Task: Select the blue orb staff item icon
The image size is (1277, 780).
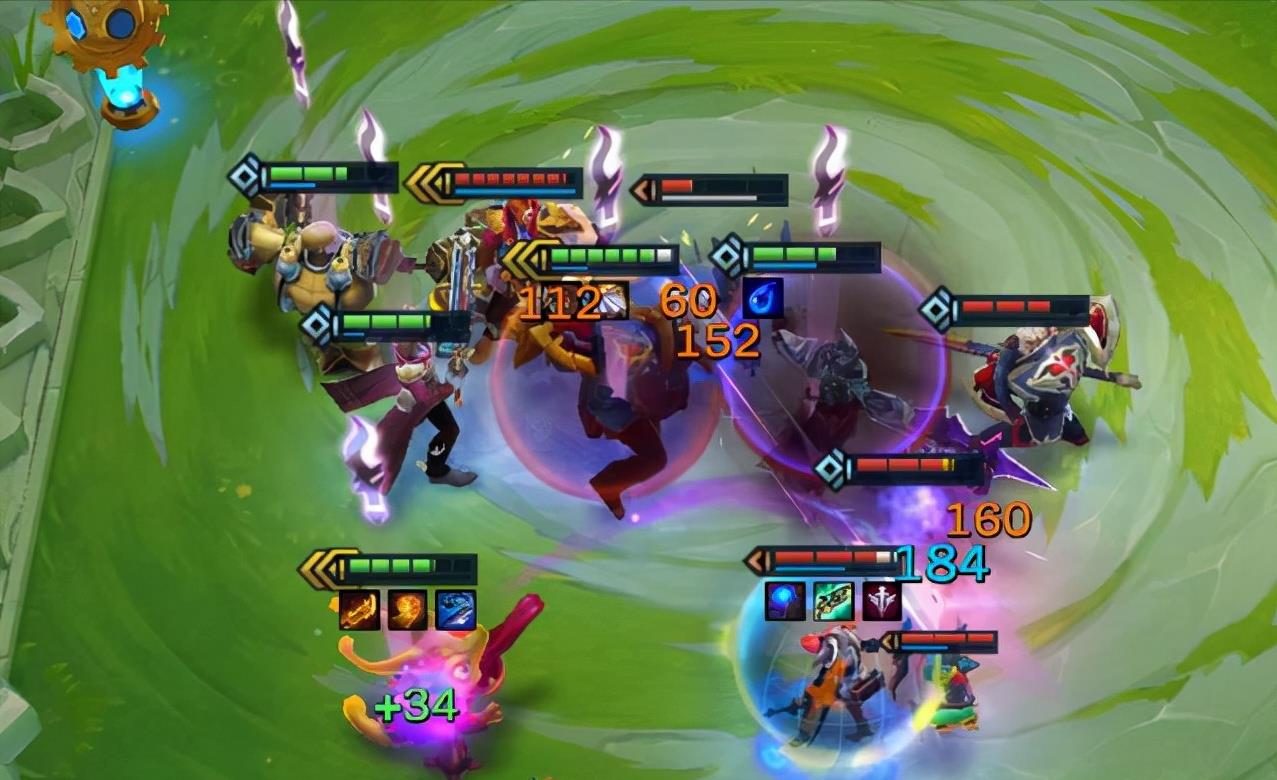Action: (x=785, y=601)
